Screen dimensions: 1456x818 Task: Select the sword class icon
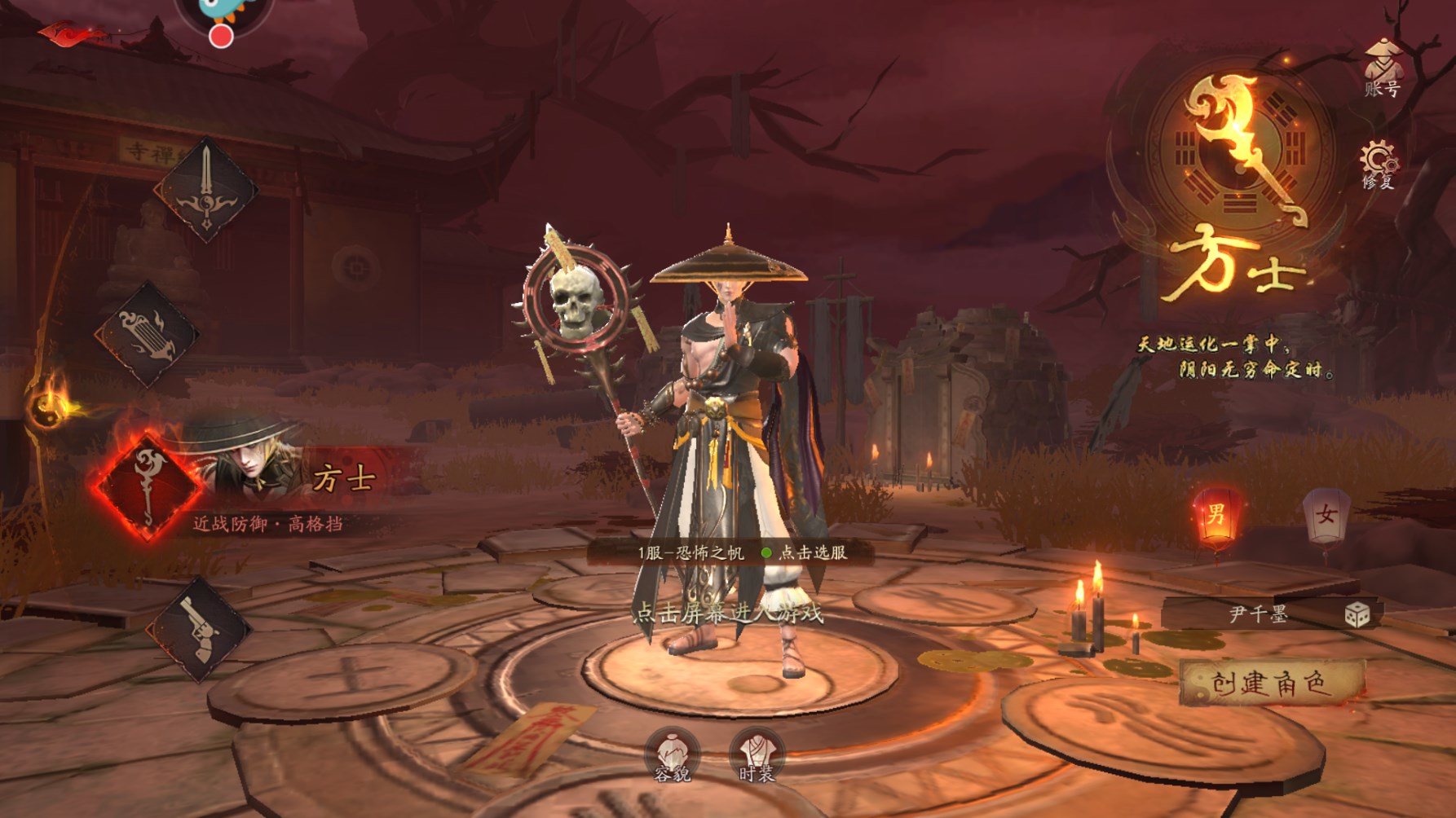[205, 191]
